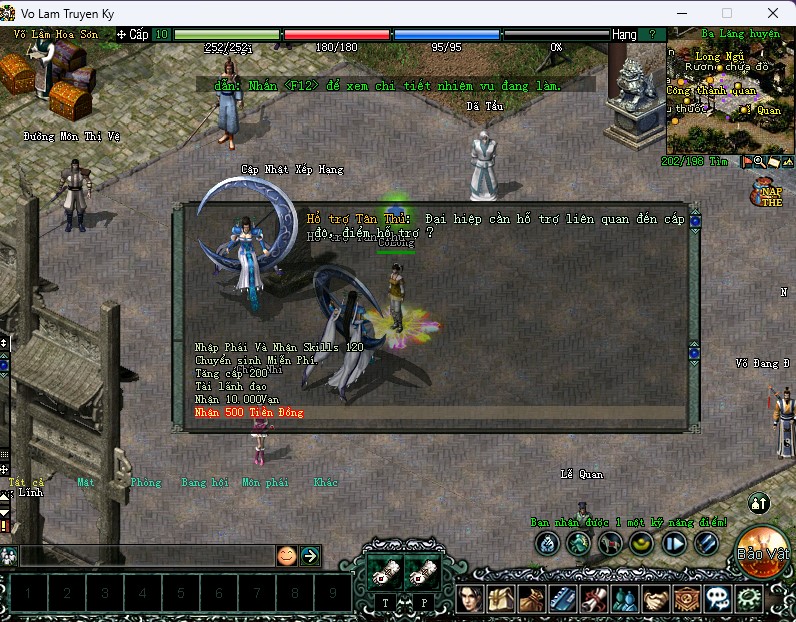
Task: Open the handshake trade icon
Action: [x=653, y=600]
